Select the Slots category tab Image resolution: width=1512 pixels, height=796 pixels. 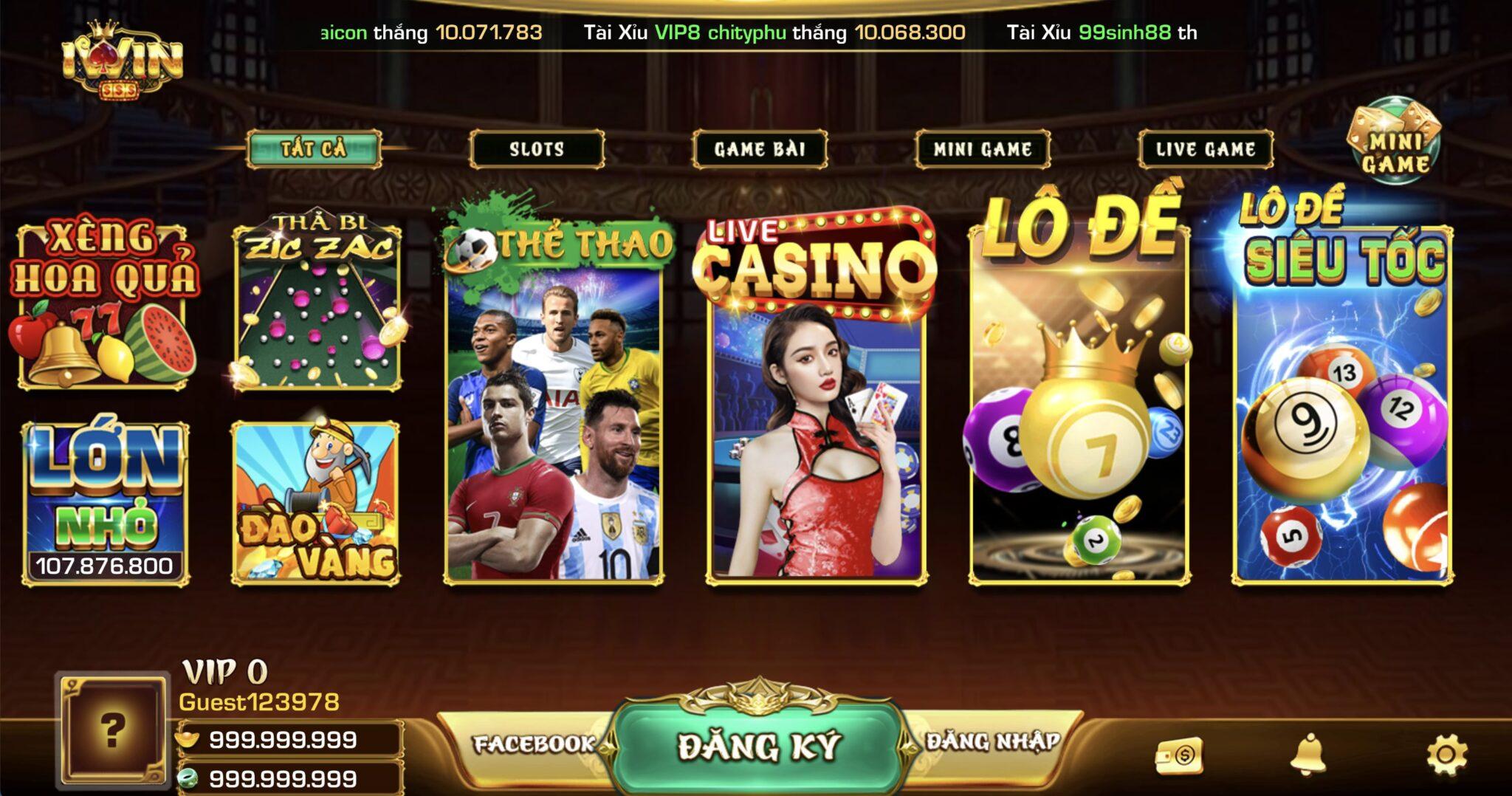coord(537,149)
